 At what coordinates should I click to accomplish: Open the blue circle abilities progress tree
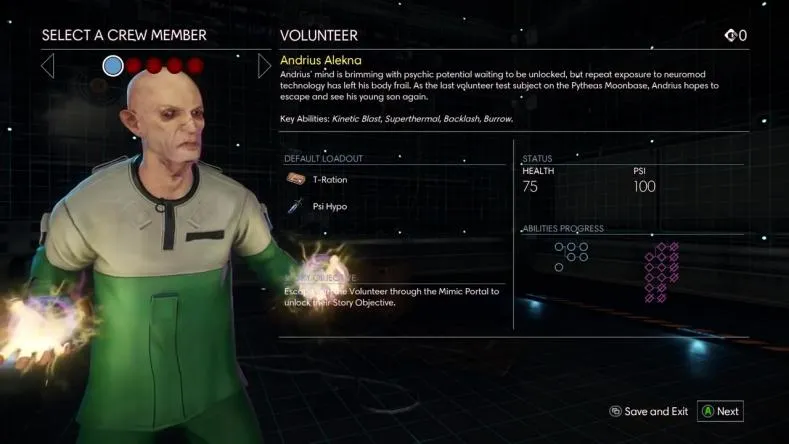click(570, 254)
